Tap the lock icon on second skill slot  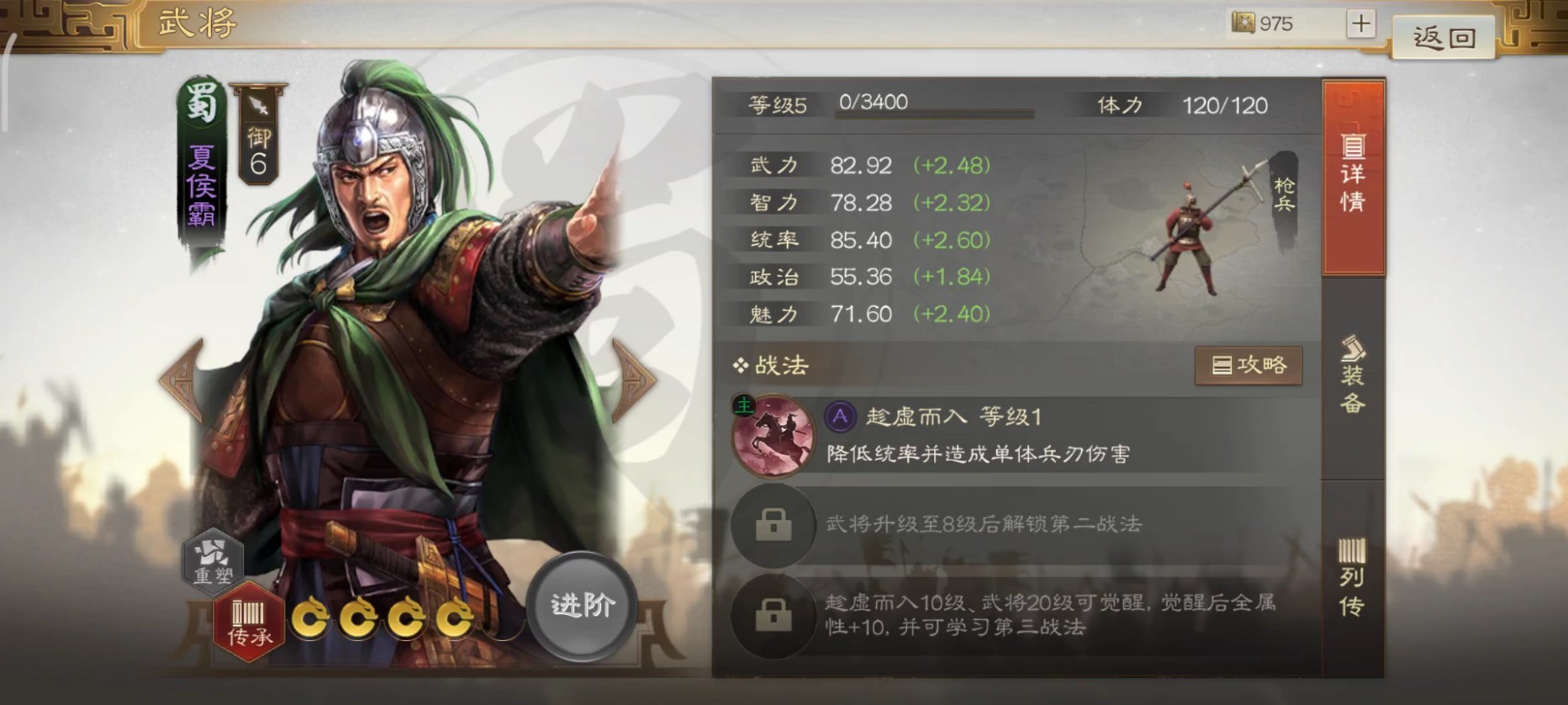[773, 528]
